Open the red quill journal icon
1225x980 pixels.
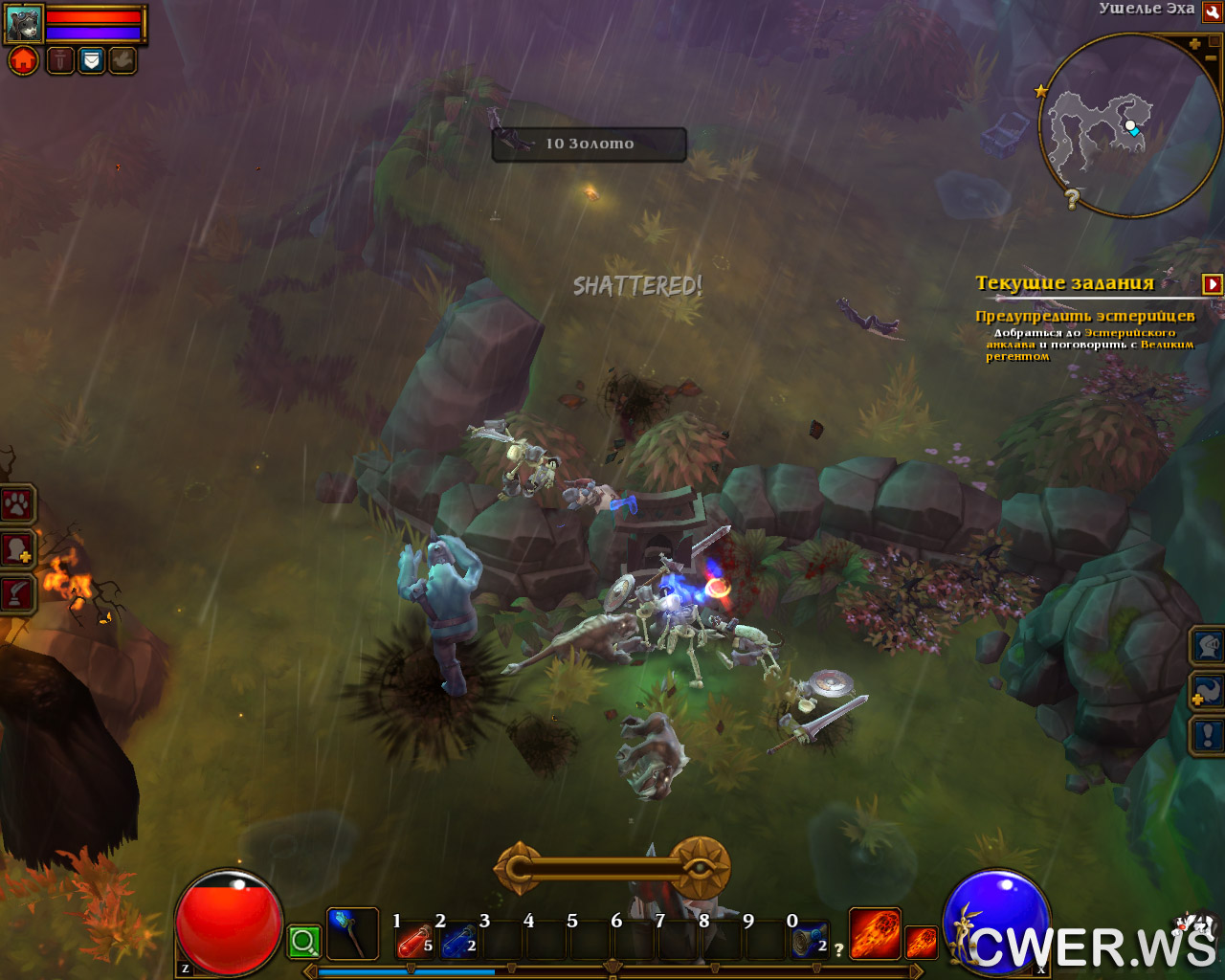(17, 594)
